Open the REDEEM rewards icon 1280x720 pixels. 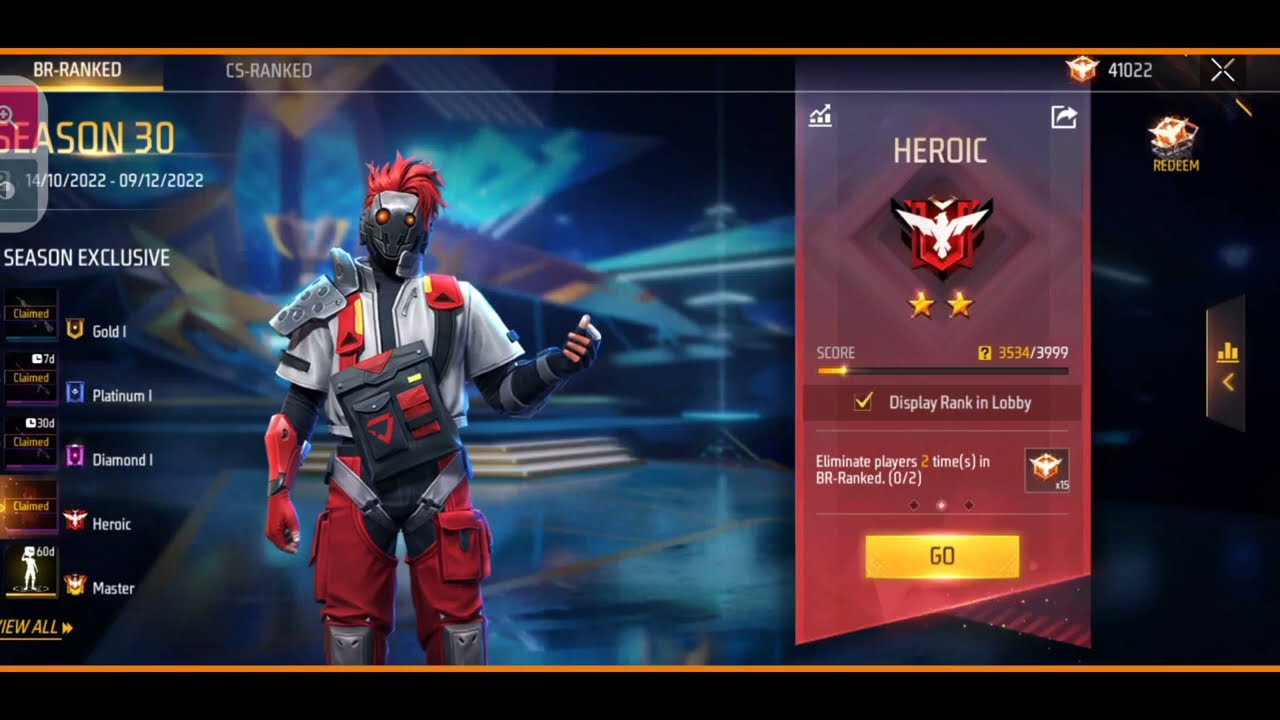1171,135
